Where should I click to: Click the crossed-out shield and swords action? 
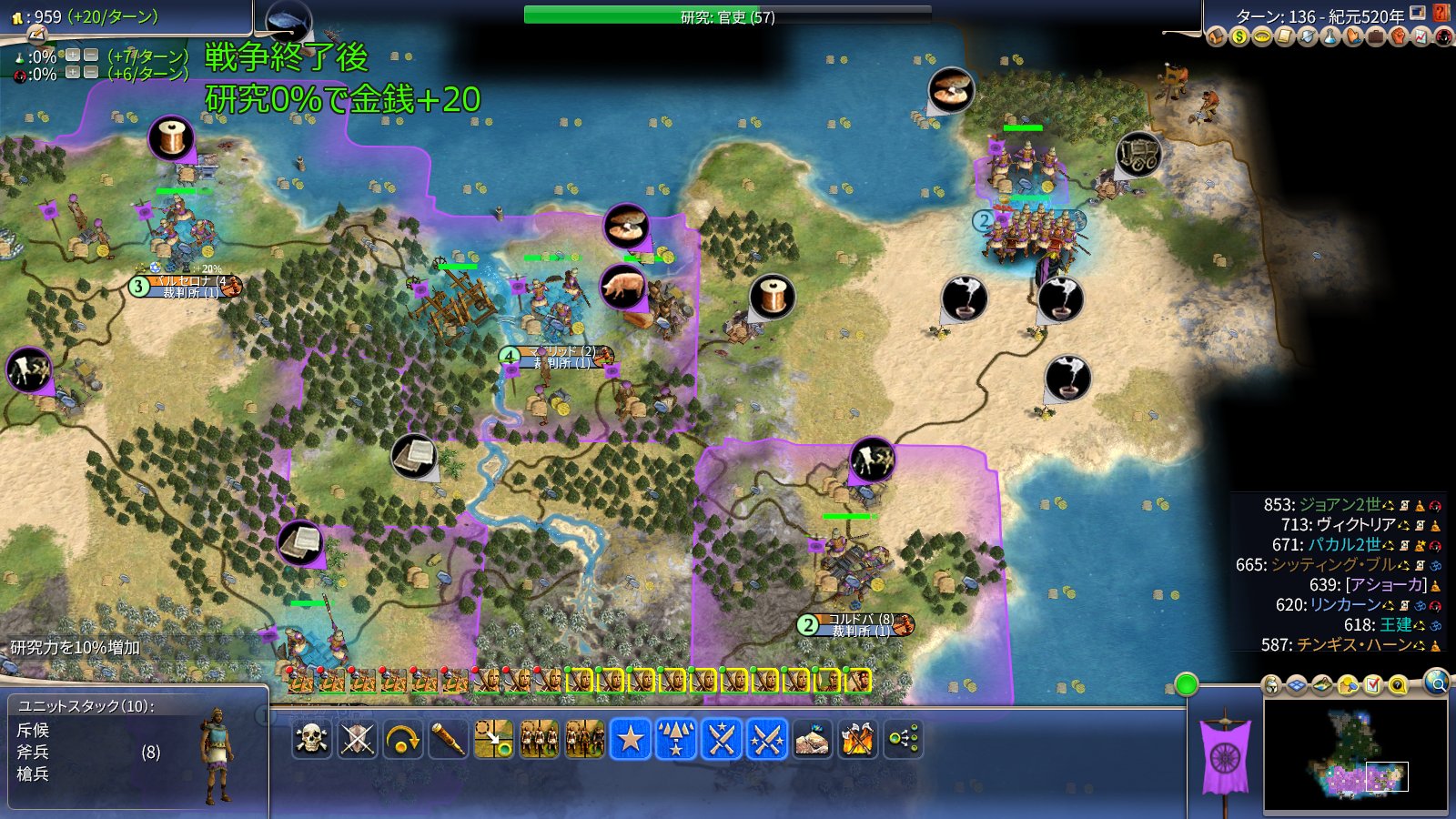[357, 739]
